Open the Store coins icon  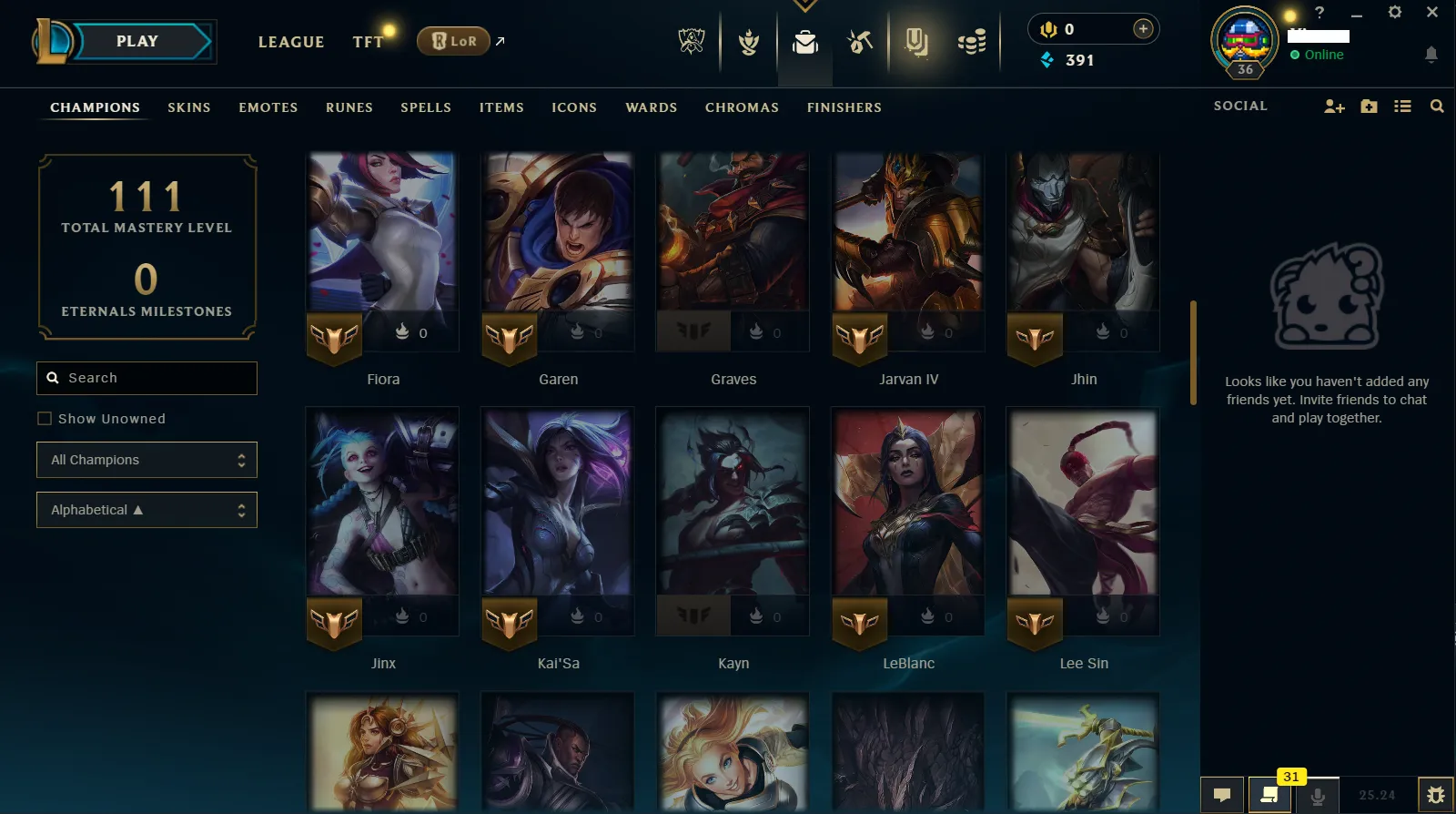pyautogui.click(x=972, y=41)
